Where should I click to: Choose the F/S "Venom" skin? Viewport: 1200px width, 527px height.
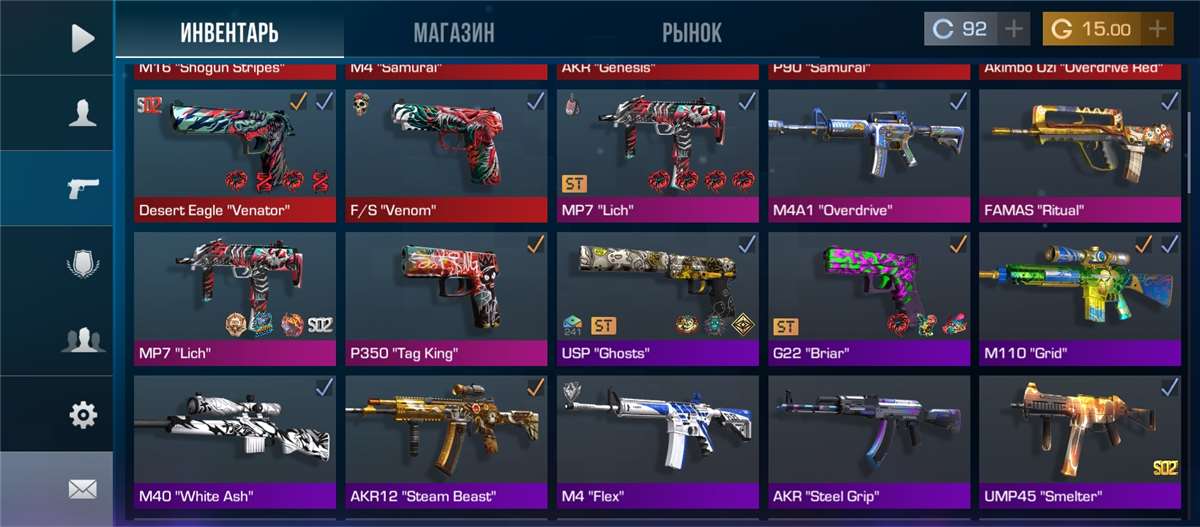click(x=447, y=155)
